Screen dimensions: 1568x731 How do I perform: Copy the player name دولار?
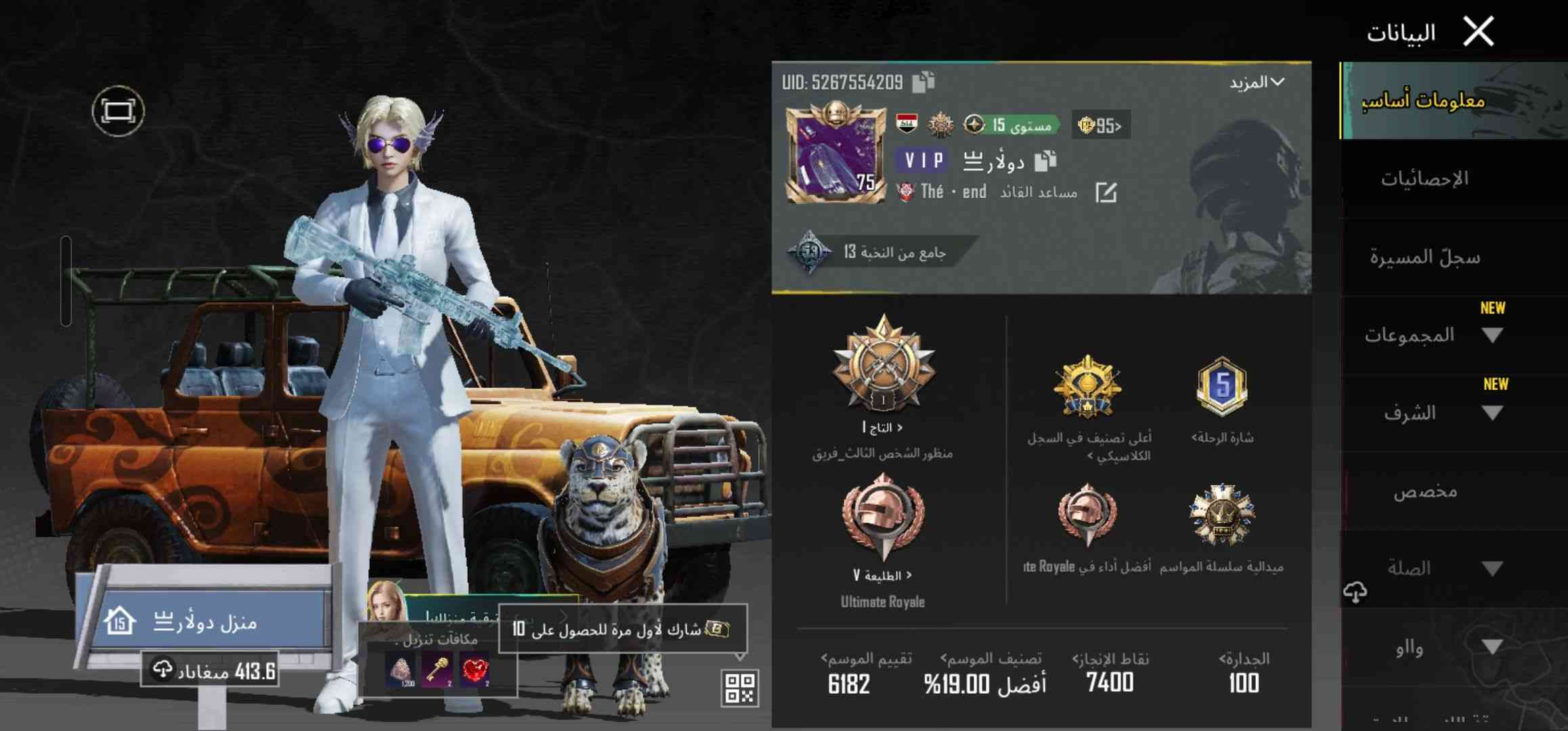click(x=1045, y=160)
